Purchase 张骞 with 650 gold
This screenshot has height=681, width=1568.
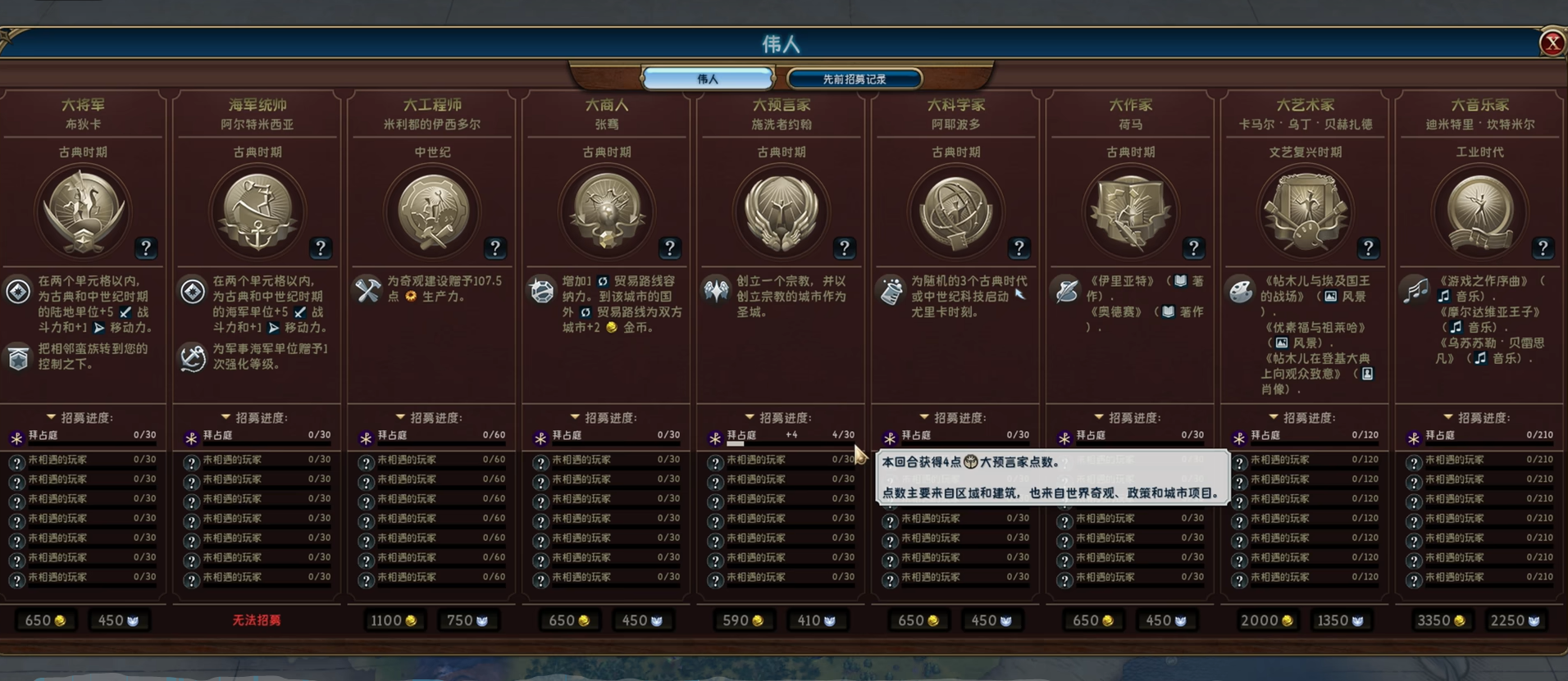pyautogui.click(x=569, y=620)
